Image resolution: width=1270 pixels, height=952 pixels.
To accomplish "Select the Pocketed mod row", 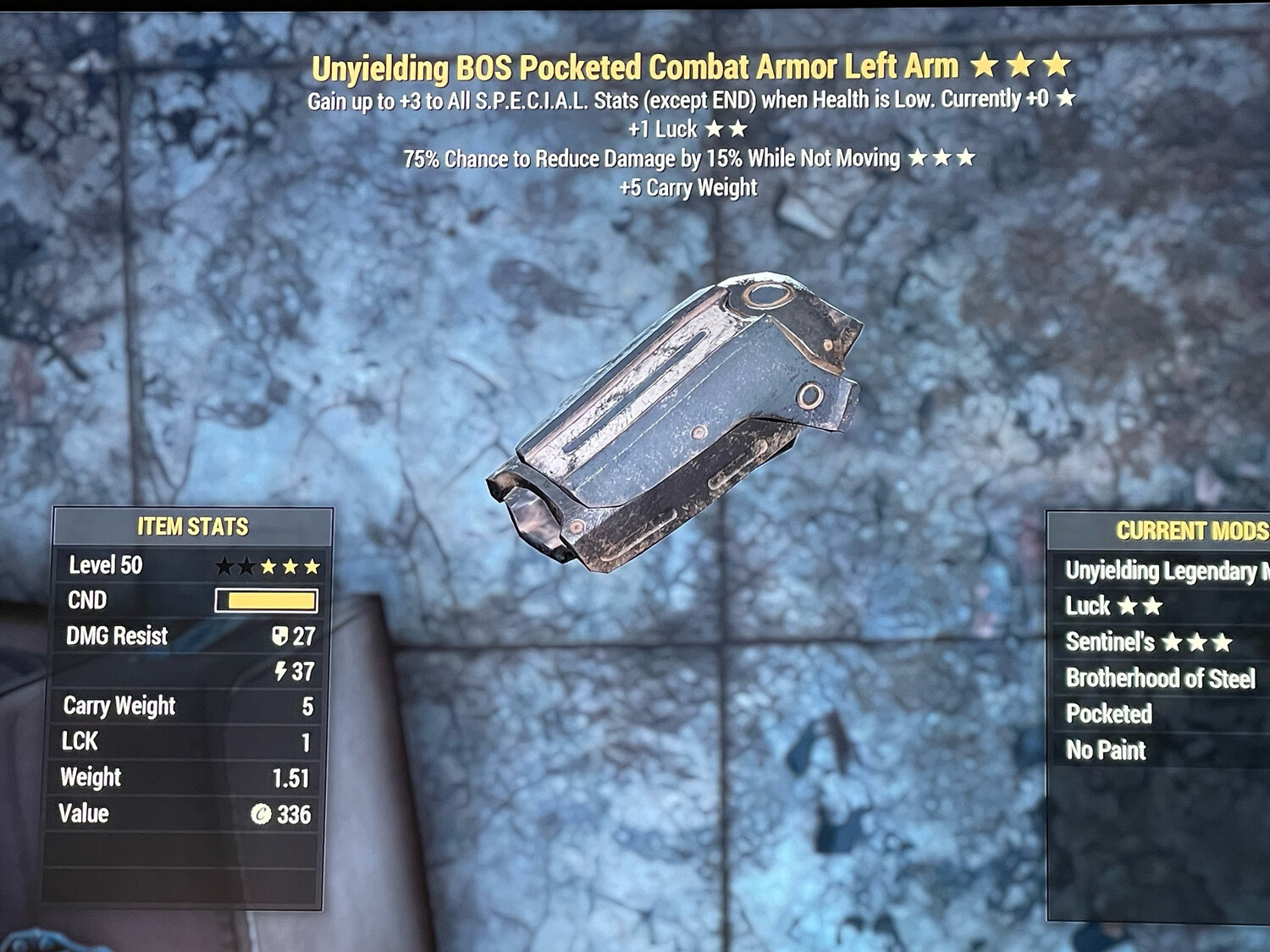I will click(x=1109, y=714).
